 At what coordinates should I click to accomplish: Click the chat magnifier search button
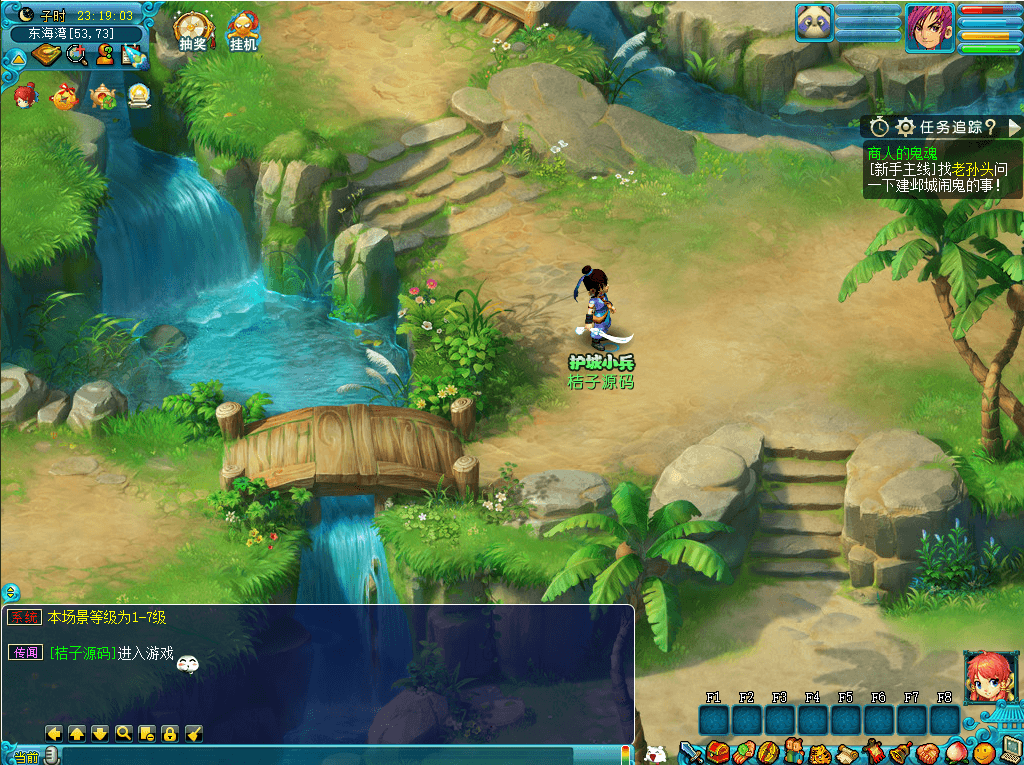[x=124, y=733]
